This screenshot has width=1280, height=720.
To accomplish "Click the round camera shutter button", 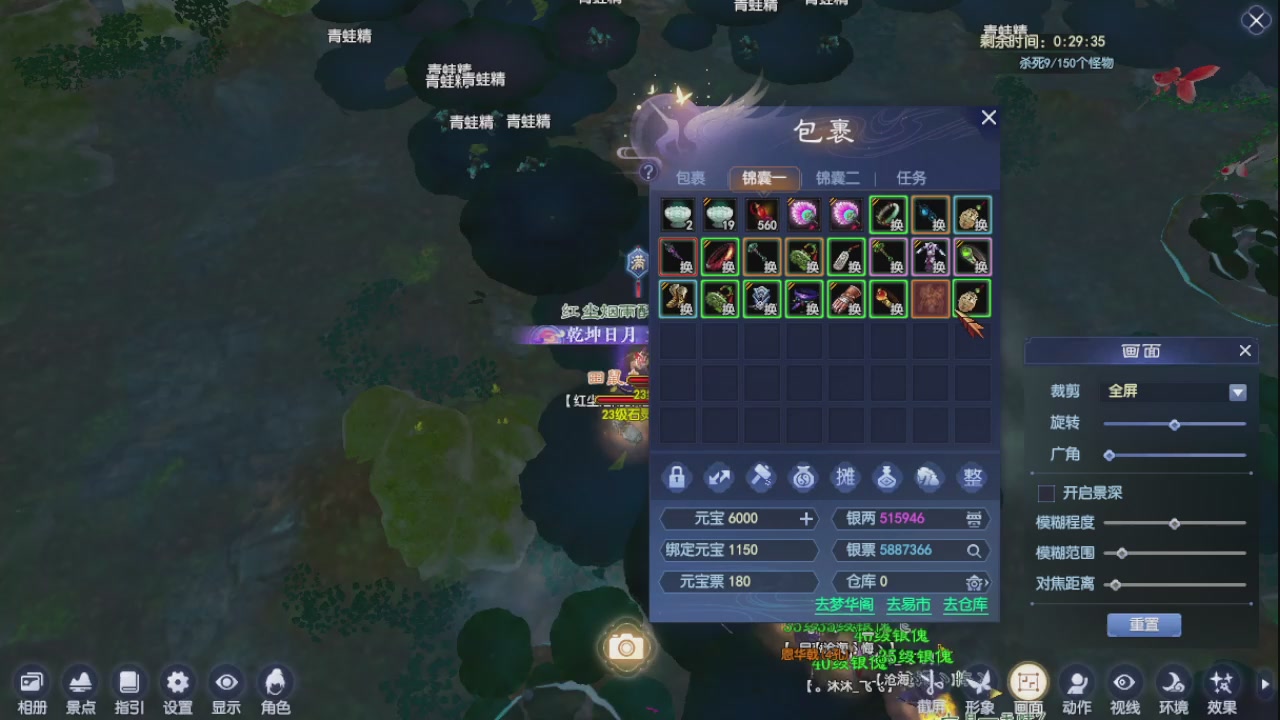I will (626, 648).
